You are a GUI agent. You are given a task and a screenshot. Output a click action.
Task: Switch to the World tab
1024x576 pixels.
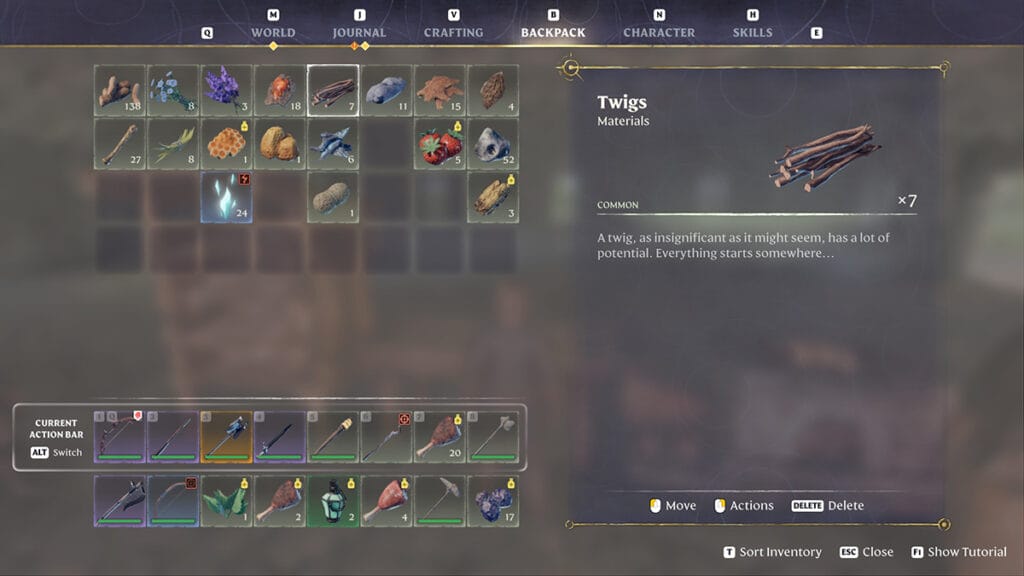click(x=273, y=32)
